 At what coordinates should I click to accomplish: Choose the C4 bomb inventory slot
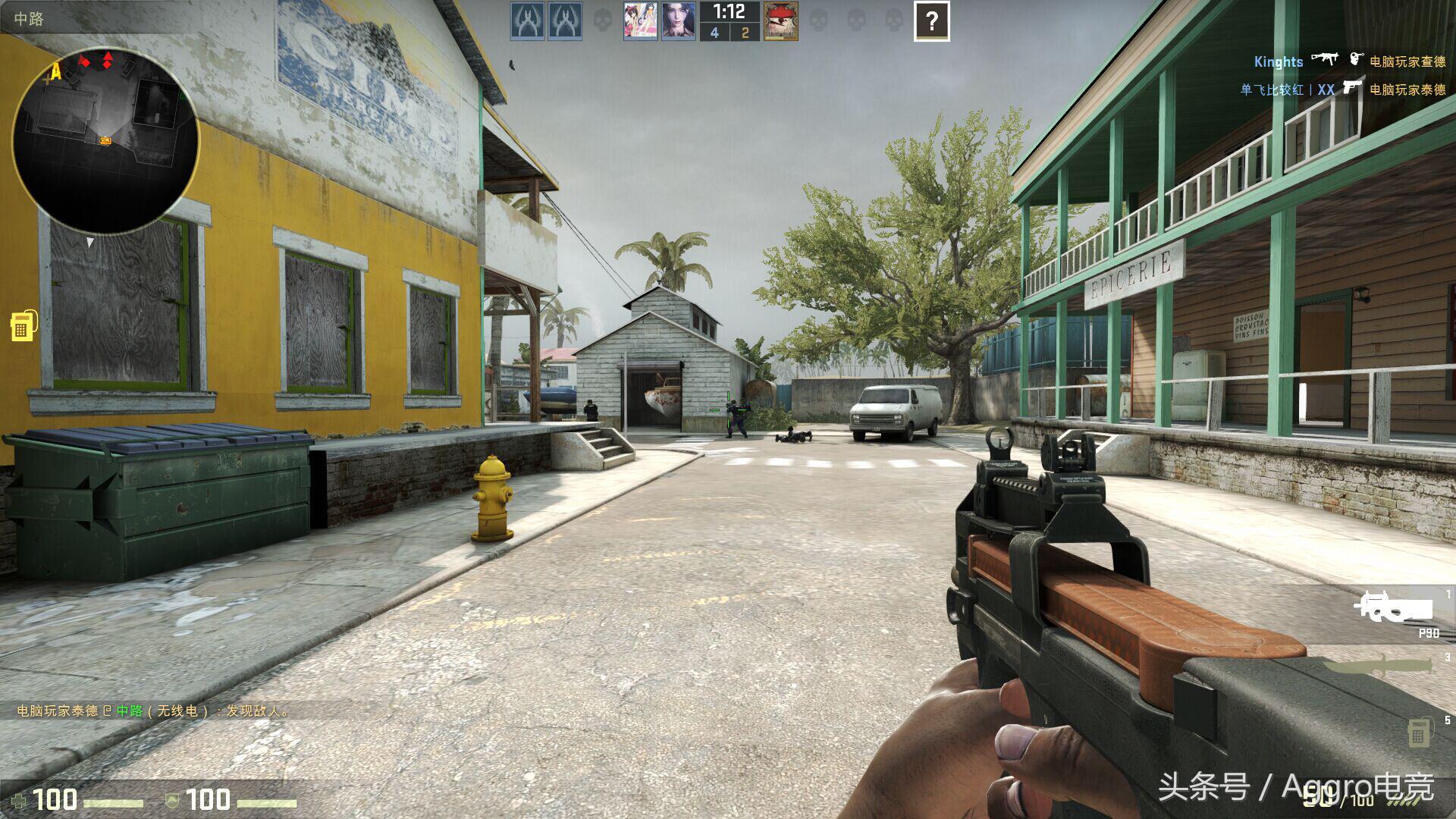coord(1419,733)
